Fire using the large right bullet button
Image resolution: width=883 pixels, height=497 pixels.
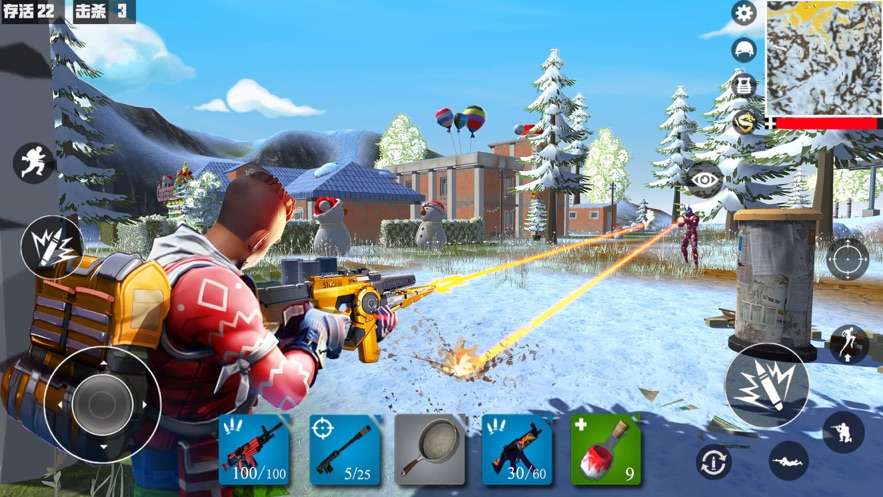click(x=767, y=386)
